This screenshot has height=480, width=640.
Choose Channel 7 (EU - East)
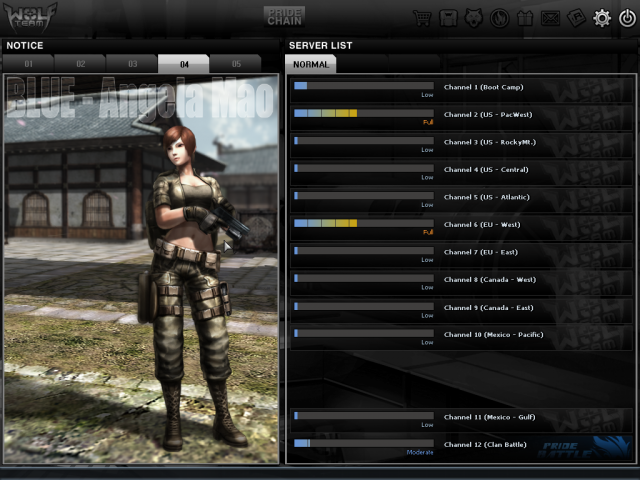481,252
